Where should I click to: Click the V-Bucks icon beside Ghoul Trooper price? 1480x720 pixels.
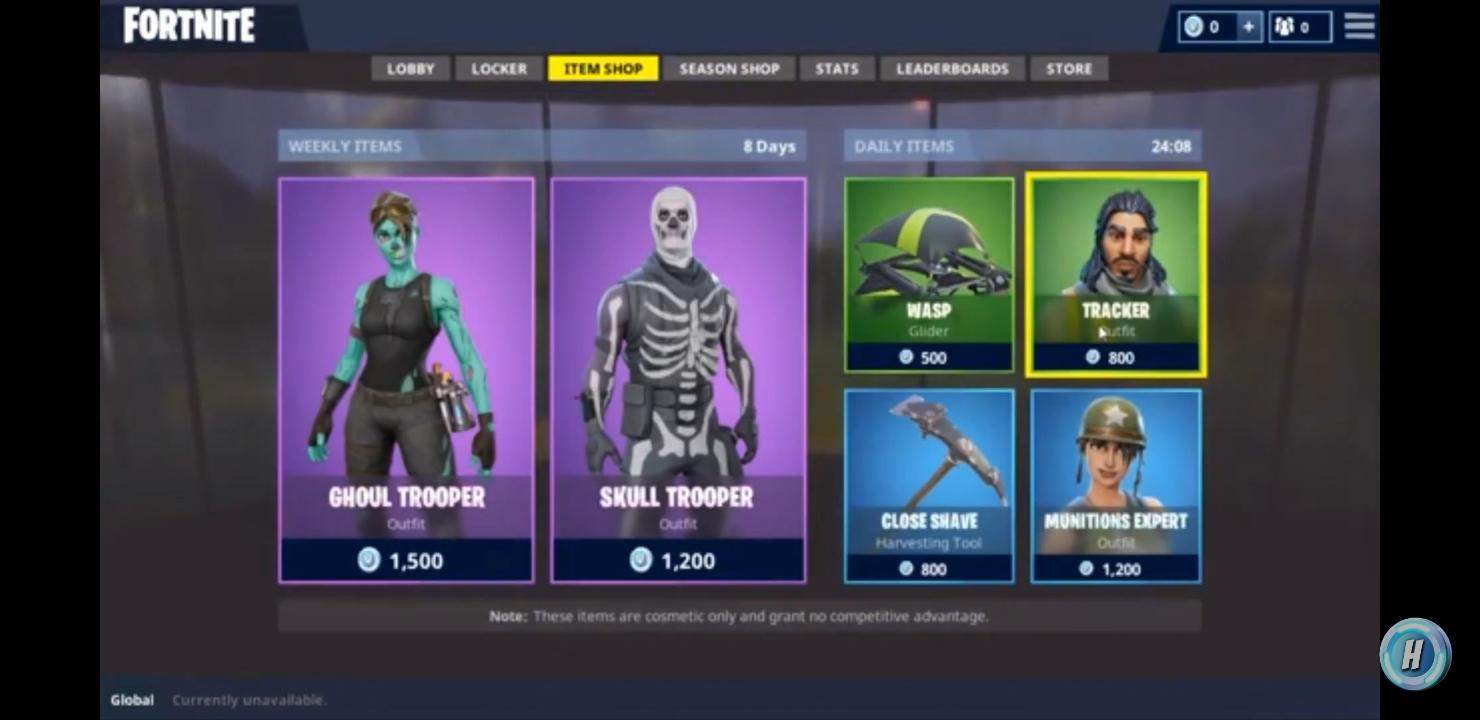[368, 561]
